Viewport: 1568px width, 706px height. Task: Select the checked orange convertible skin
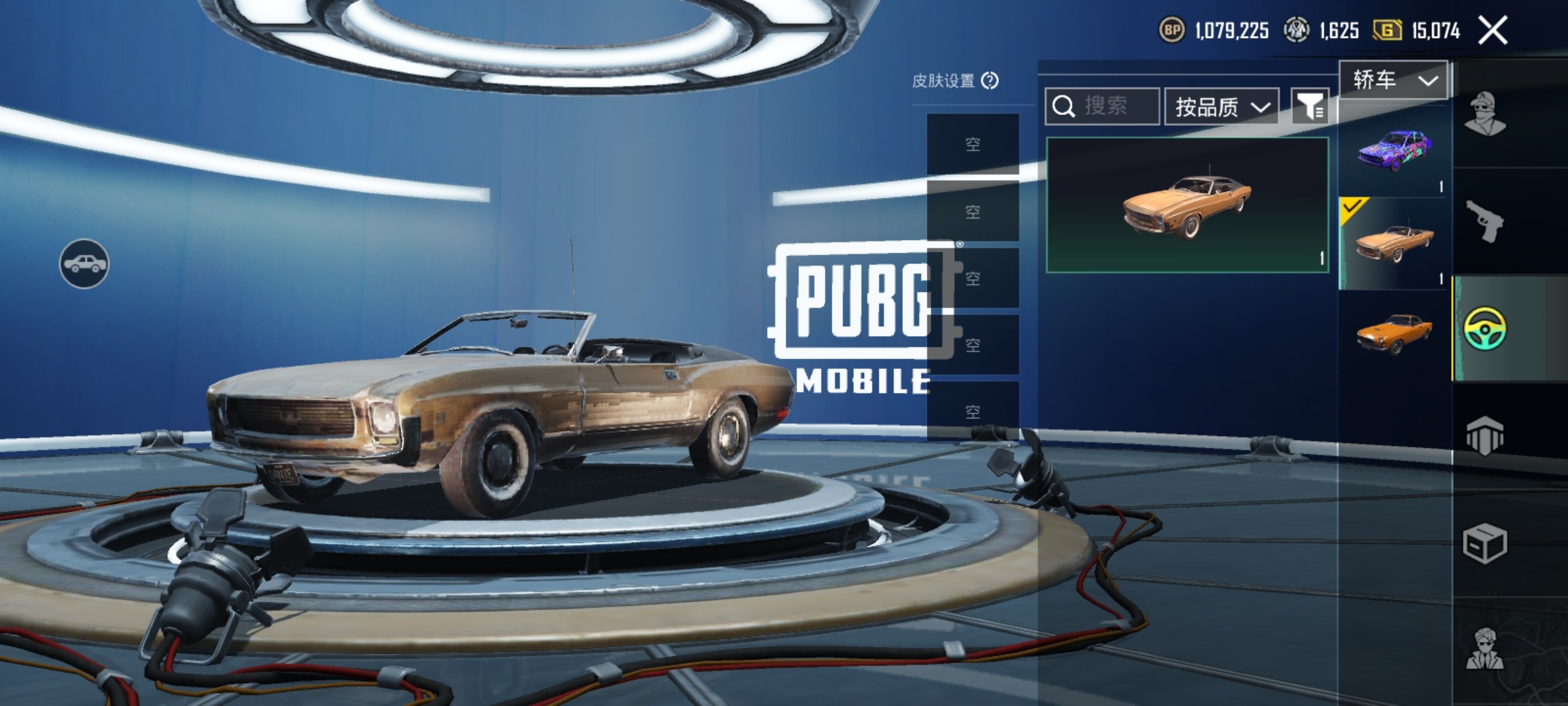tap(1394, 243)
